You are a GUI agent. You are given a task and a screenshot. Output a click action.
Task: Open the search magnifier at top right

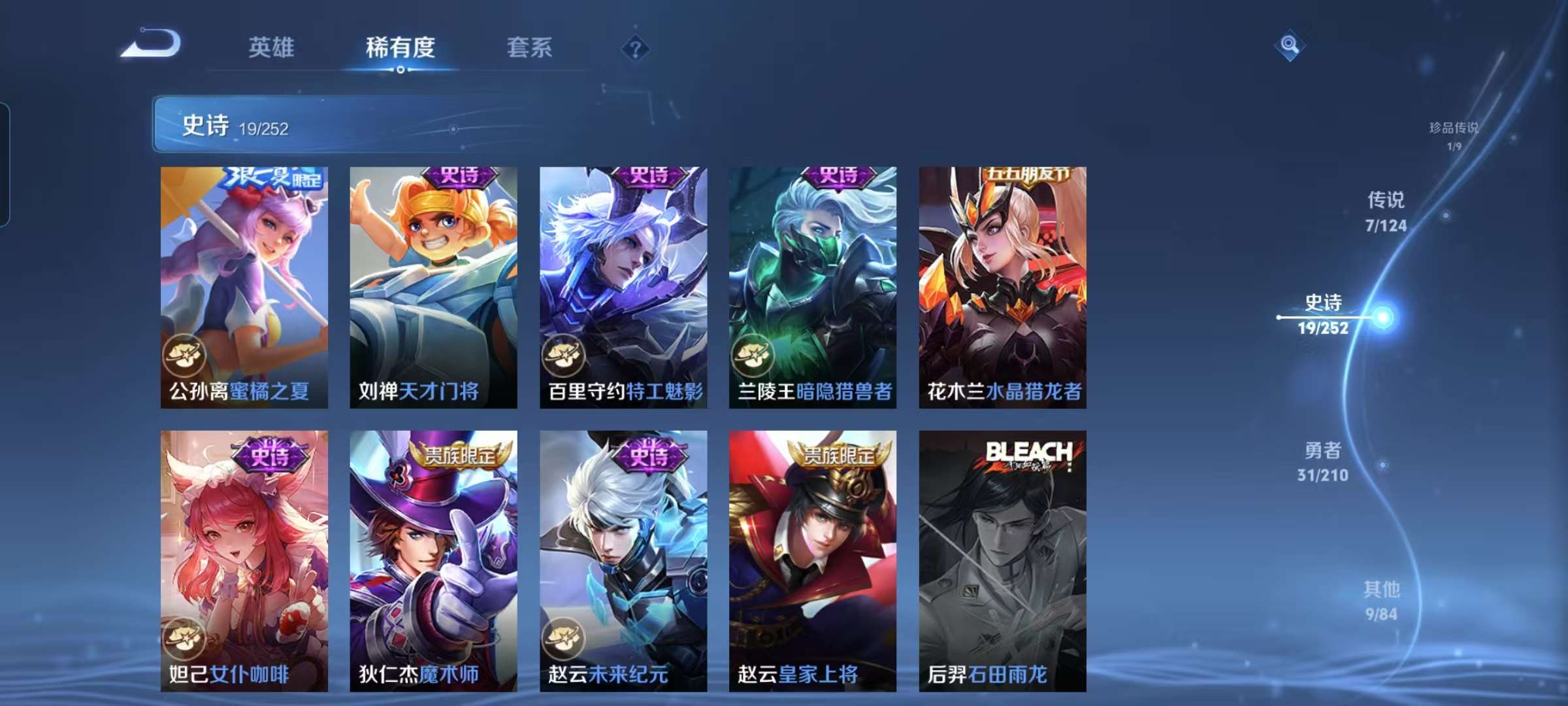point(1288,46)
